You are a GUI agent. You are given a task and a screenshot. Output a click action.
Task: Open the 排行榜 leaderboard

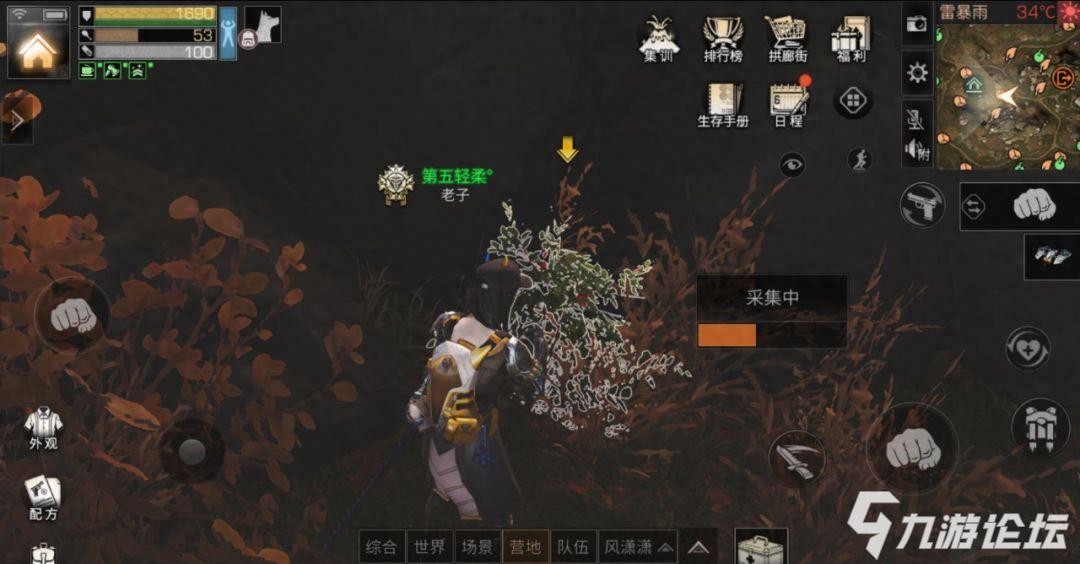[x=723, y=38]
